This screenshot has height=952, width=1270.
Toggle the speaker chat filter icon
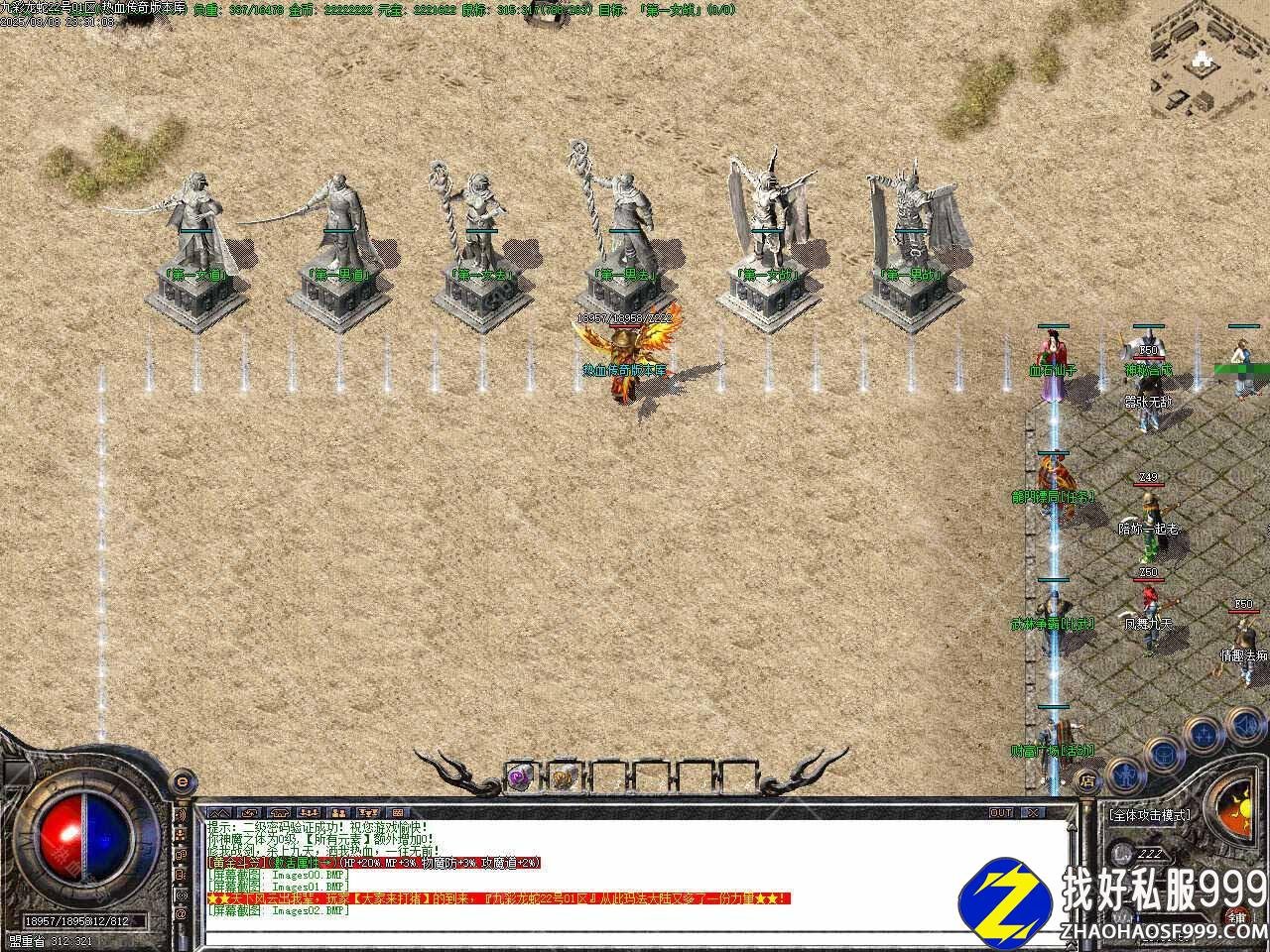pyautogui.click(x=182, y=814)
